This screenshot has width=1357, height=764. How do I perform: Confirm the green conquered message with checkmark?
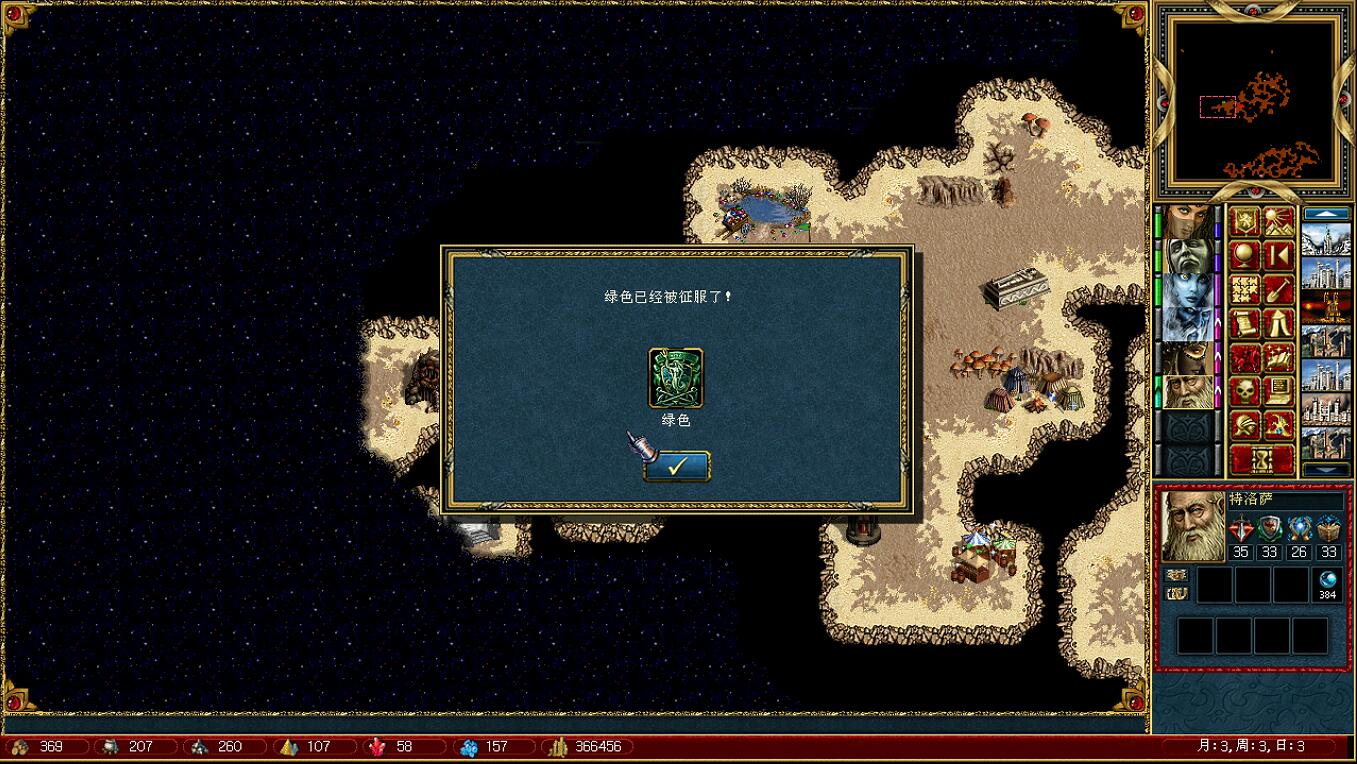click(x=676, y=466)
